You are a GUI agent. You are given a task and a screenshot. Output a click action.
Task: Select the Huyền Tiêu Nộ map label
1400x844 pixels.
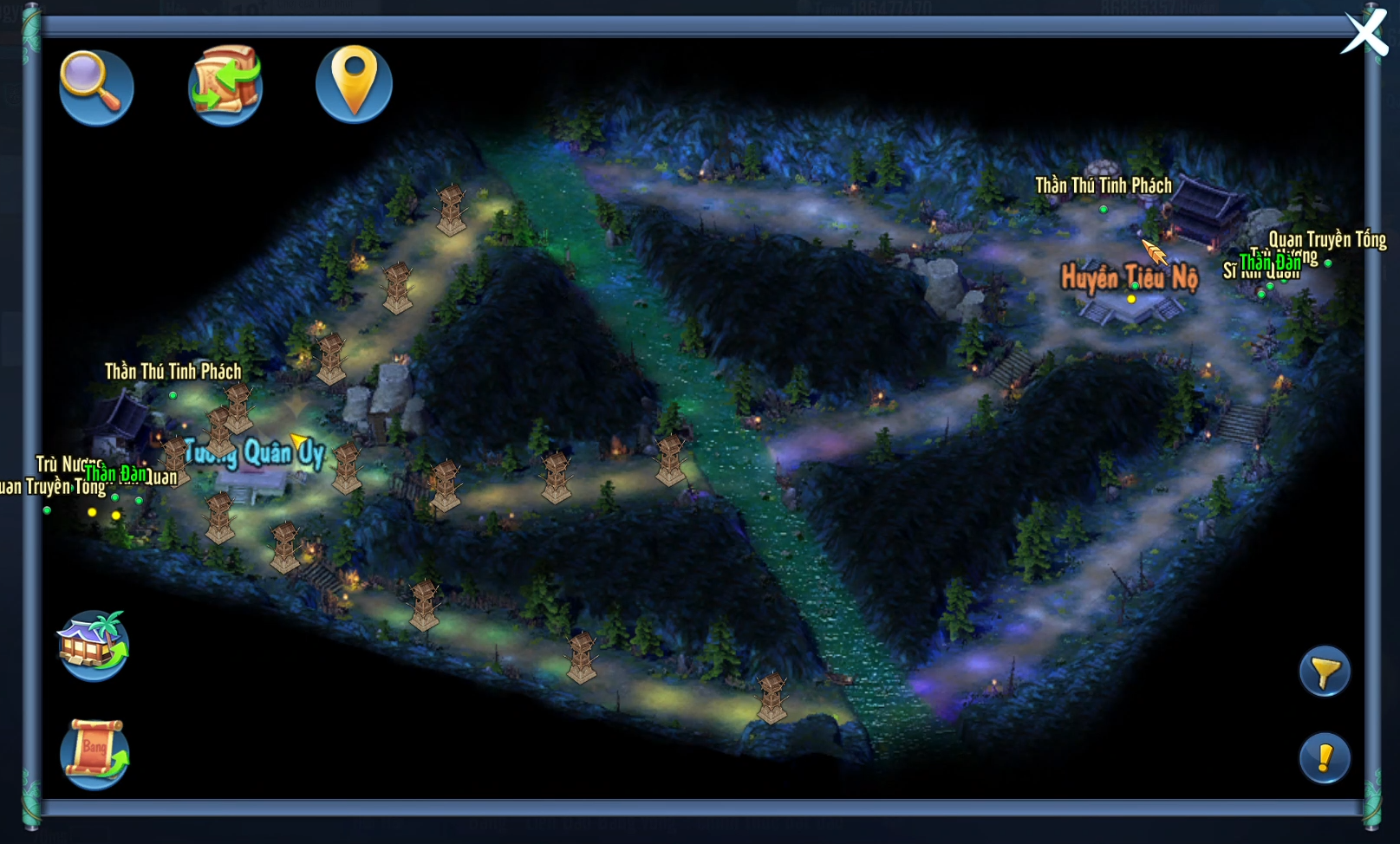coord(1129,278)
